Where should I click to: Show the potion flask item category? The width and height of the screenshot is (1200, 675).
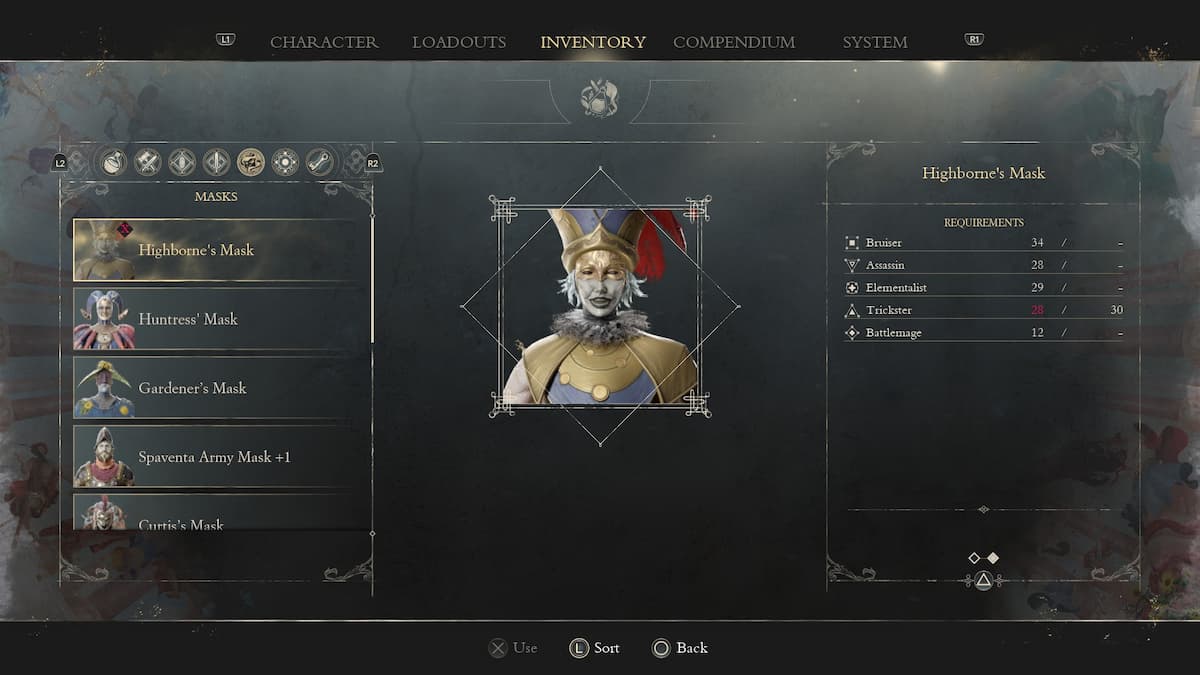pos(114,162)
